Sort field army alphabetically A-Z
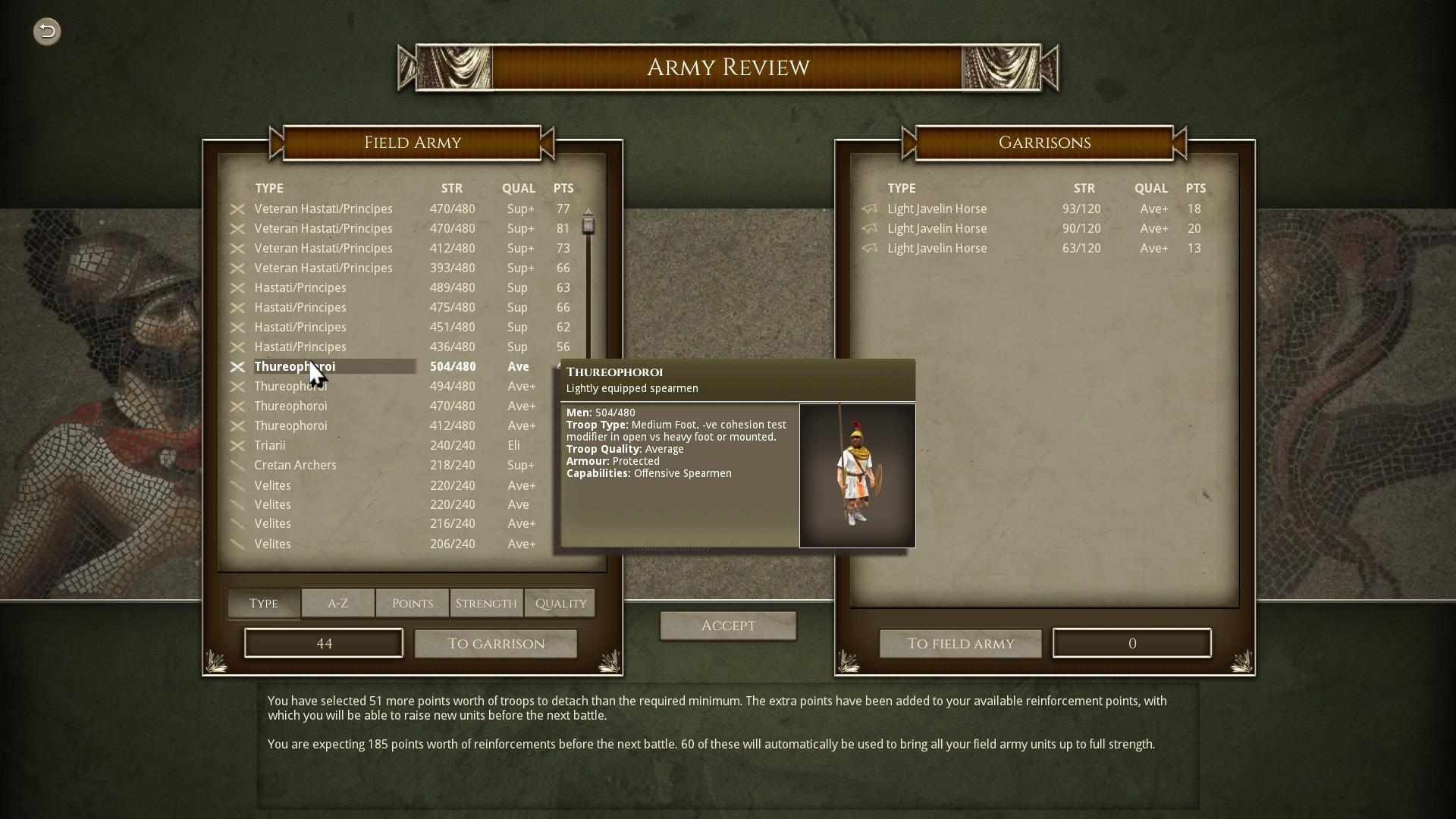 click(337, 604)
